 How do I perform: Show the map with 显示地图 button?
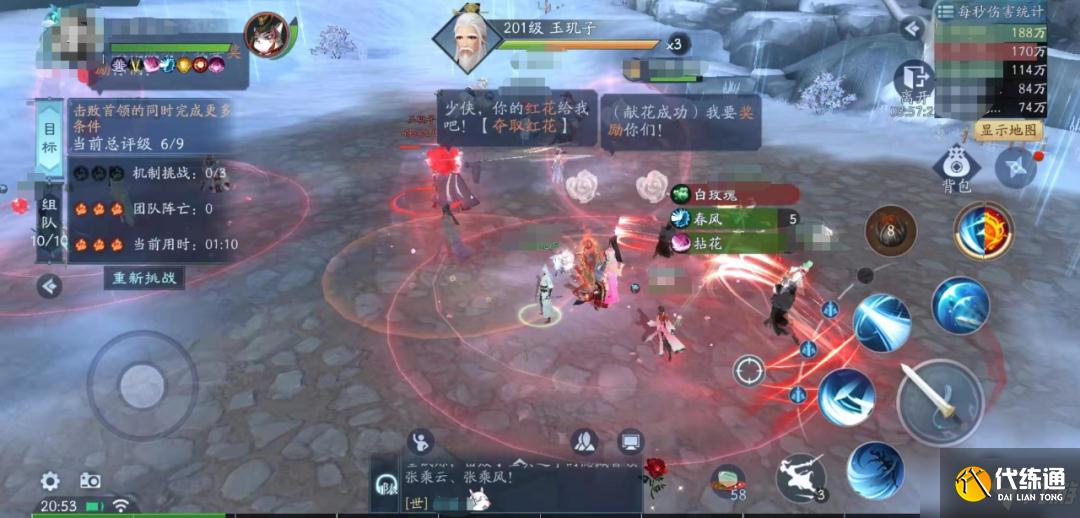click(1008, 131)
